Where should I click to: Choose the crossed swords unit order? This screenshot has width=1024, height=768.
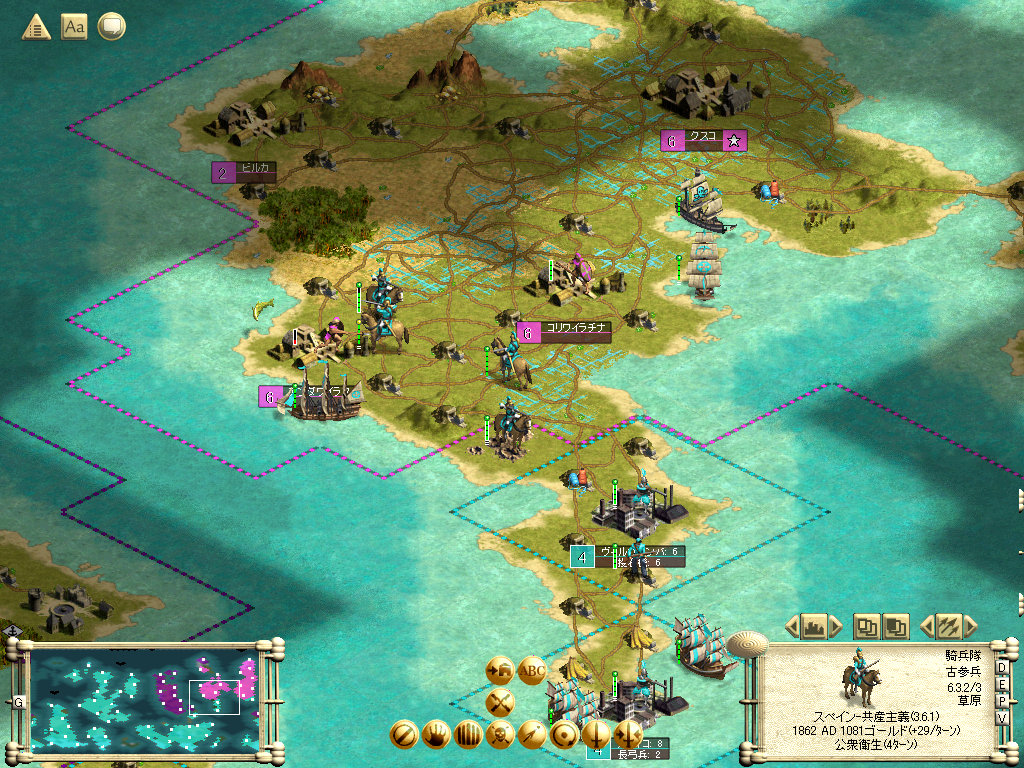point(500,703)
